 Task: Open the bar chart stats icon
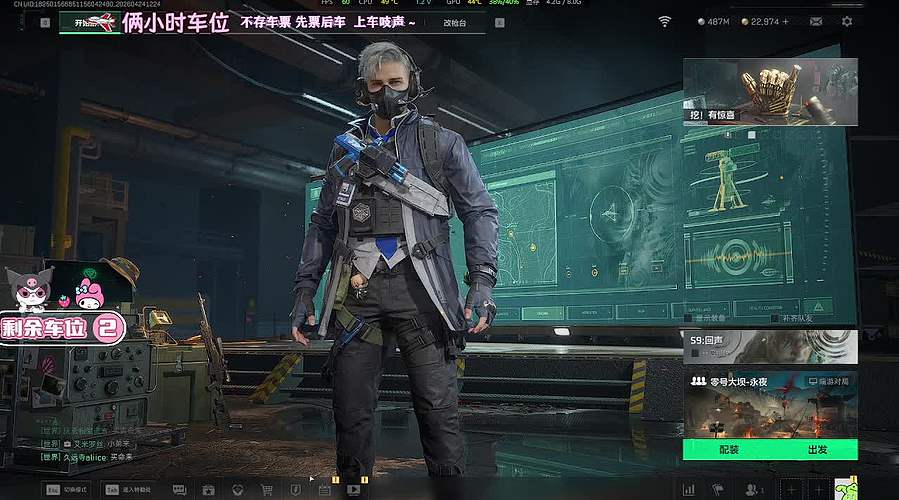pos(688,490)
